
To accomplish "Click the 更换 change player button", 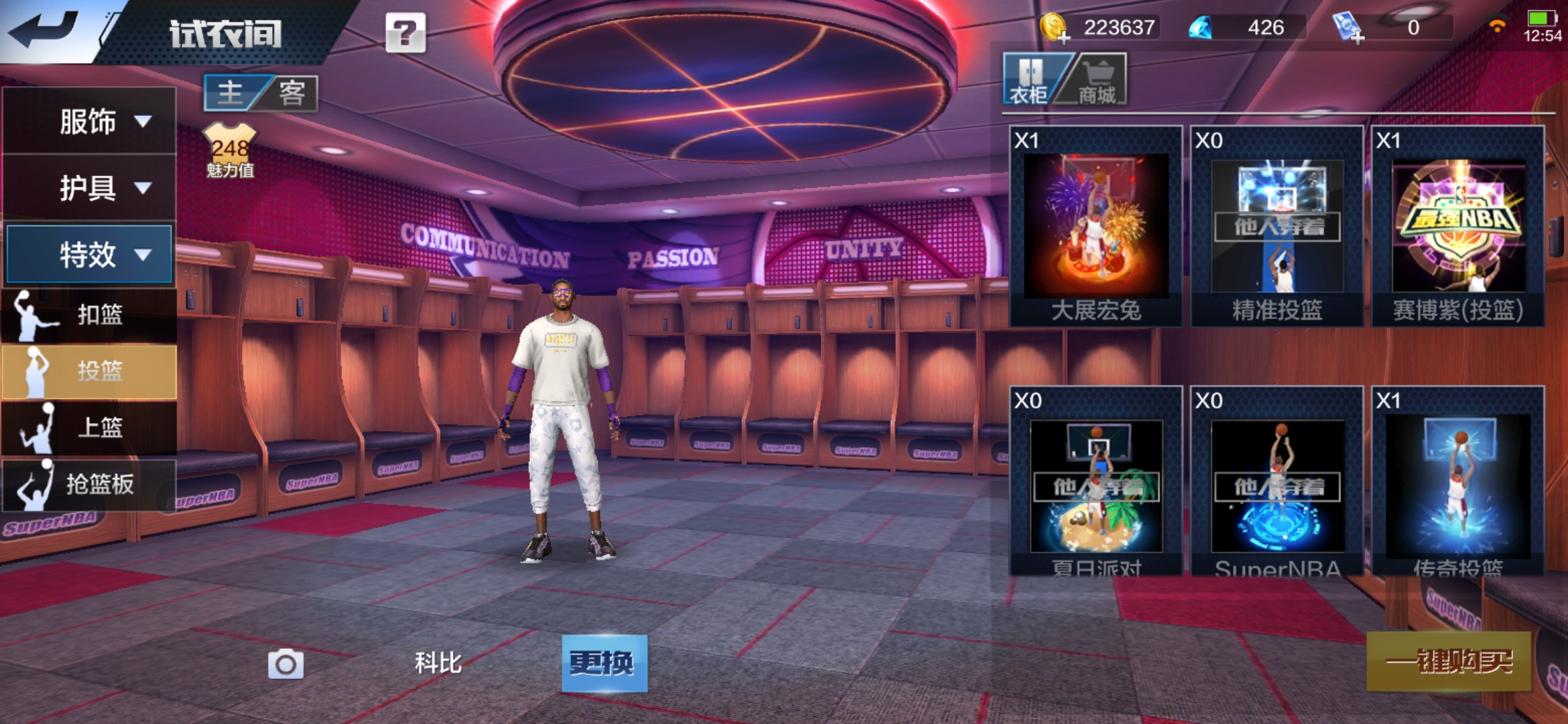I will tap(604, 663).
